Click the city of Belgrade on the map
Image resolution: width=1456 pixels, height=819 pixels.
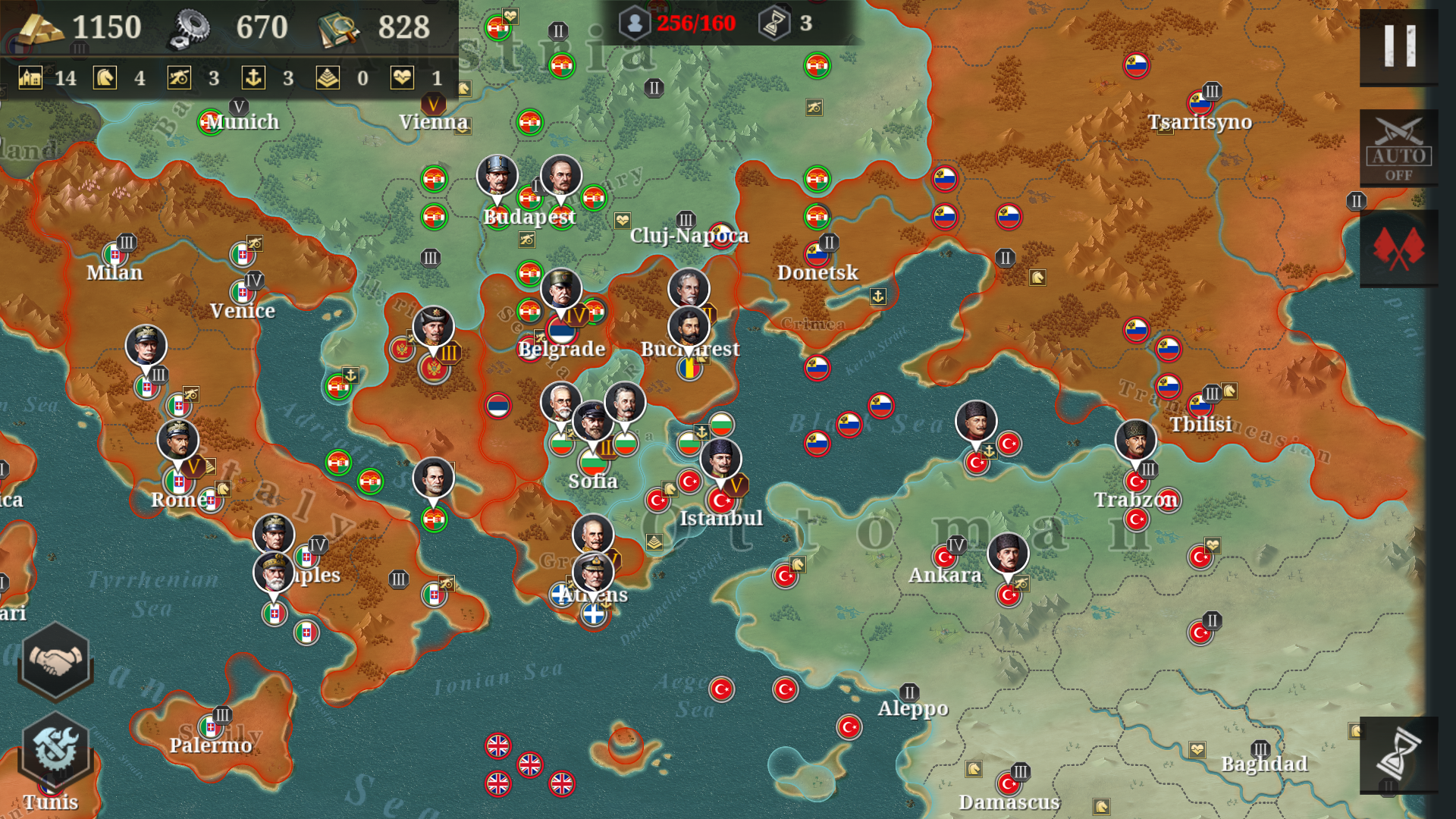click(x=561, y=350)
